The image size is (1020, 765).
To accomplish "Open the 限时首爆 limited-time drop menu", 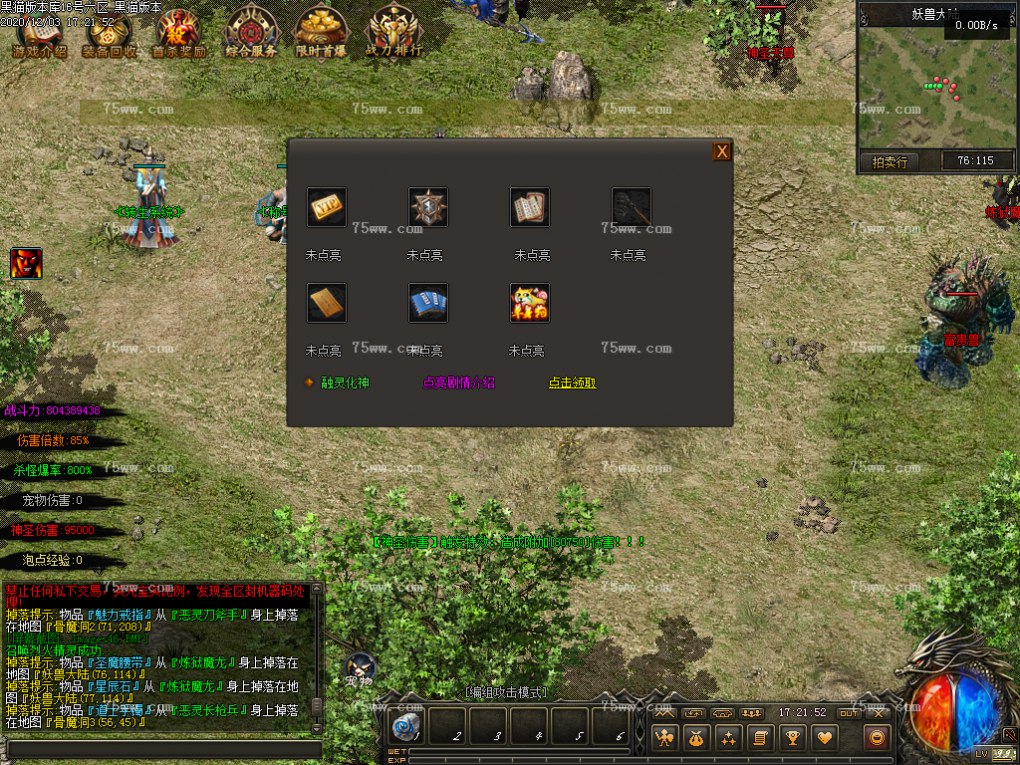I will [x=322, y=33].
